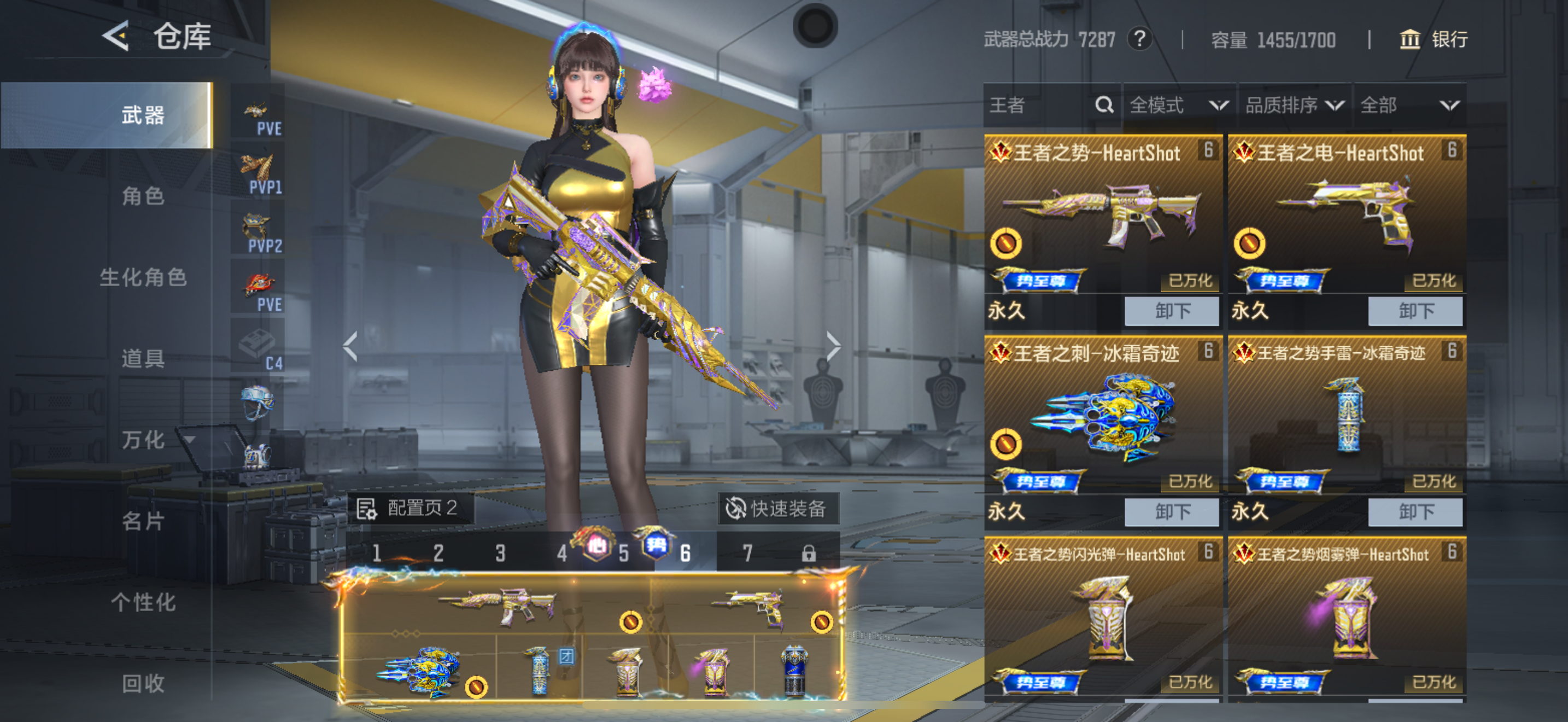Viewport: 1568px width, 722px height.
Task: Unequip 王者之势-HeartShot rifle via 卸下
Action: (1172, 311)
